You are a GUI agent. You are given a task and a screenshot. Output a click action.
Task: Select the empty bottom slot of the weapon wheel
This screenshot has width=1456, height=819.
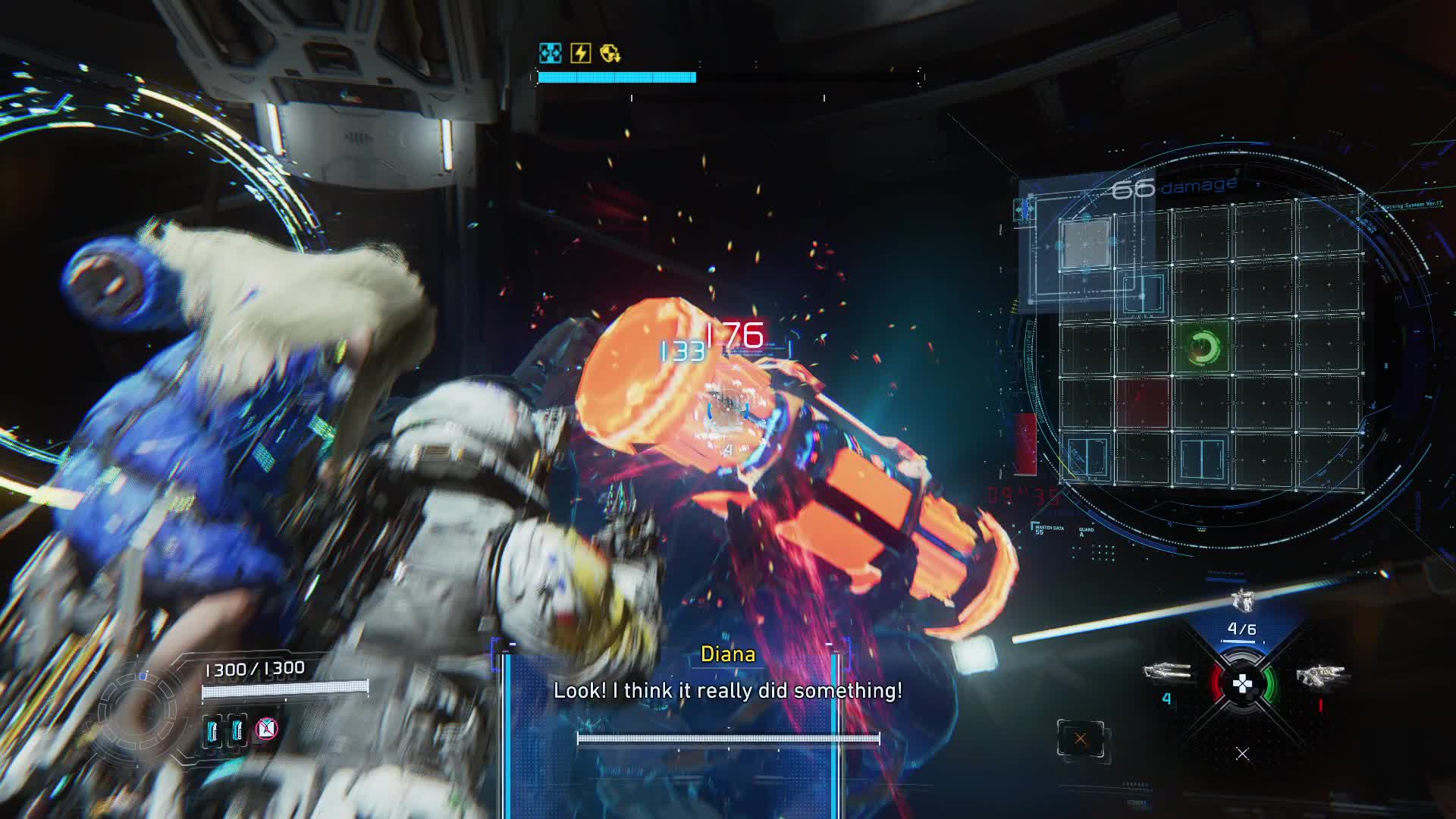tap(1242, 754)
